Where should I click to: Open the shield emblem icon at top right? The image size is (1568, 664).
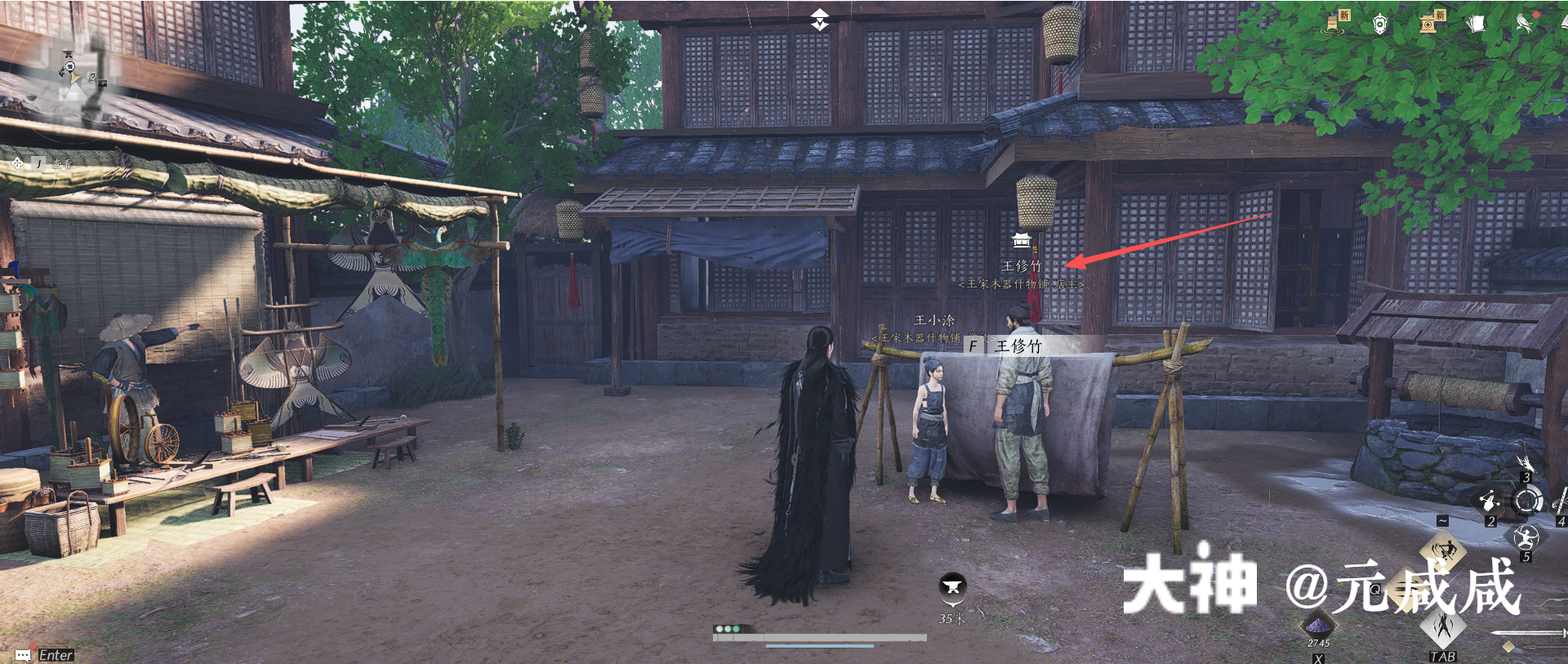coord(1380,25)
